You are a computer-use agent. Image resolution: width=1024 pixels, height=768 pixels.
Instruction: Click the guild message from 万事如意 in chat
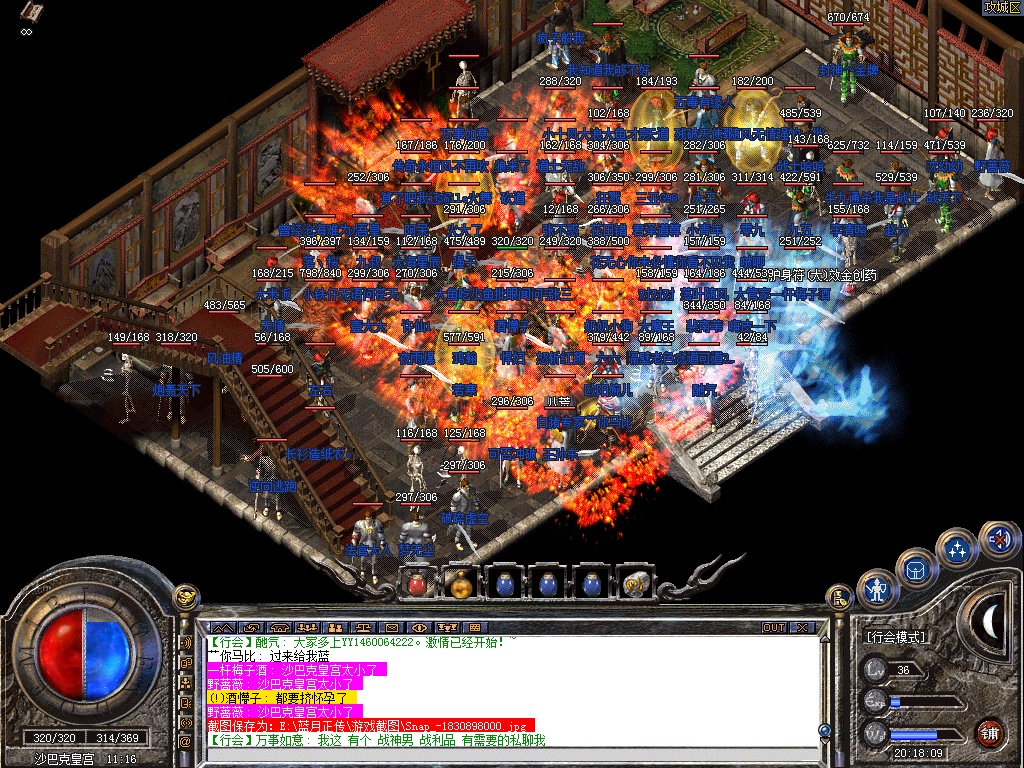pos(380,740)
